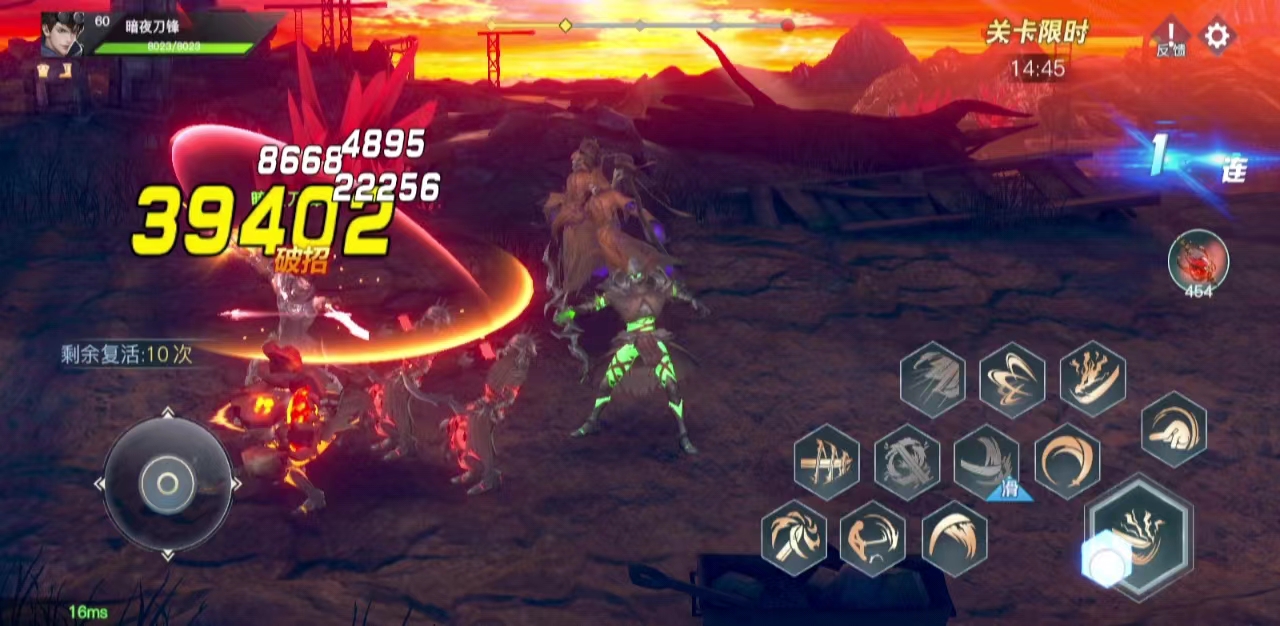
Task: Select the greyed crossed-swirl skill on cooldown
Action: 907,462
